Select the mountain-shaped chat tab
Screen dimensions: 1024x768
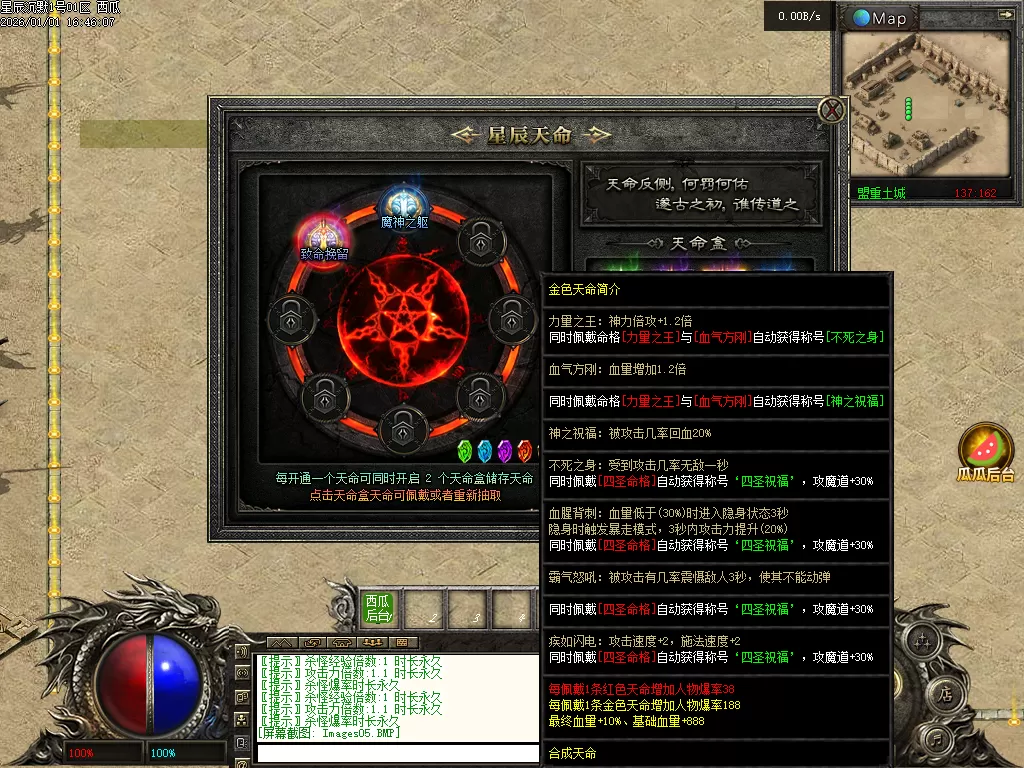click(x=282, y=642)
